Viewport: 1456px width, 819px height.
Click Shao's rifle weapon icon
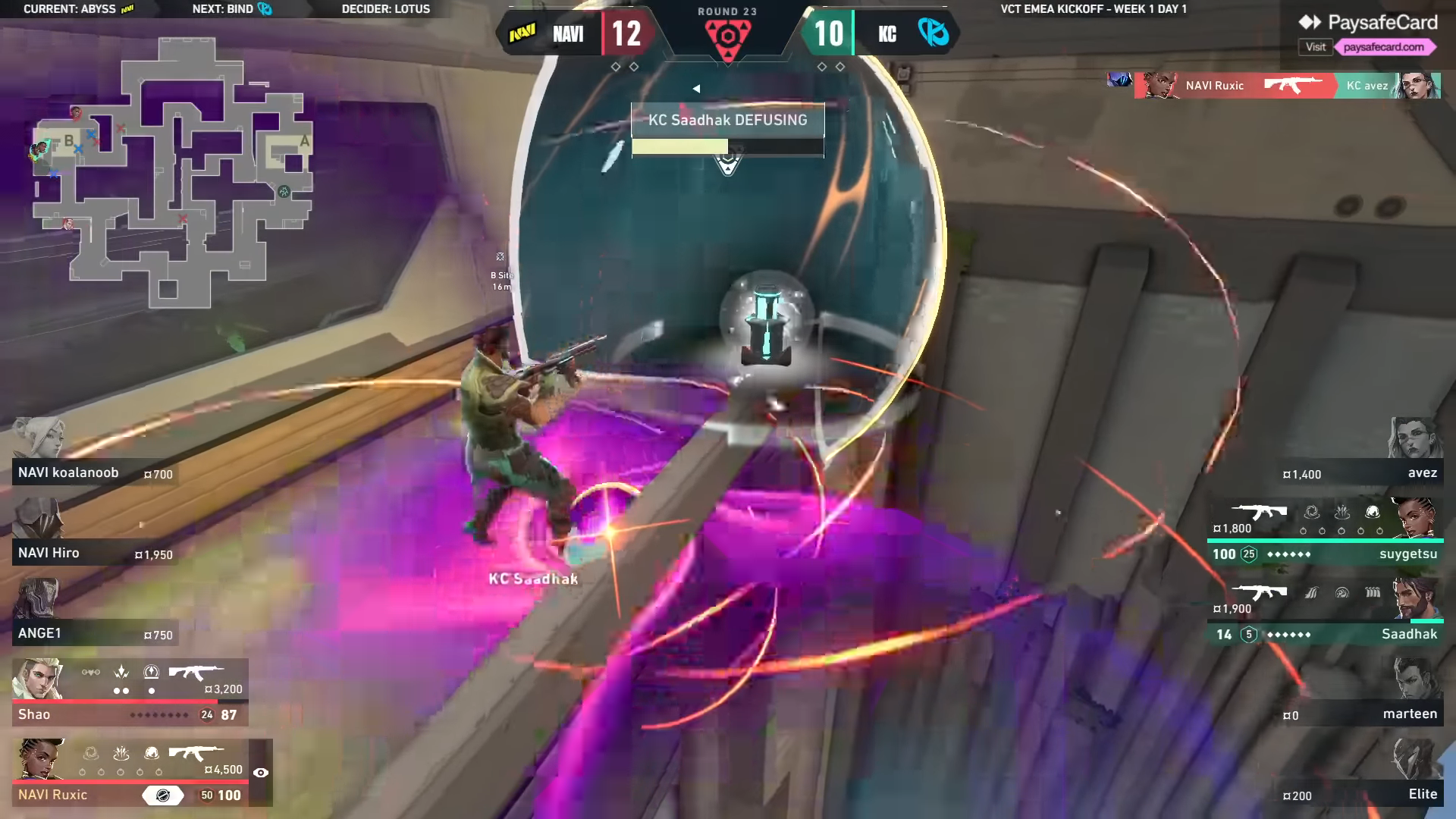tap(196, 672)
